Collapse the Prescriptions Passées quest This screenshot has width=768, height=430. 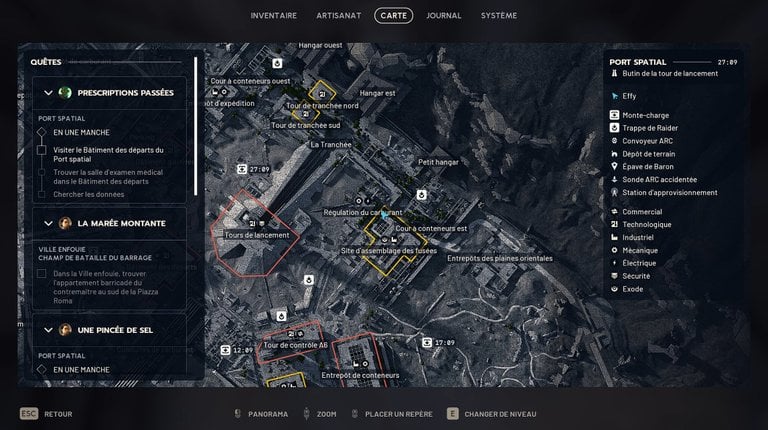click(x=46, y=93)
